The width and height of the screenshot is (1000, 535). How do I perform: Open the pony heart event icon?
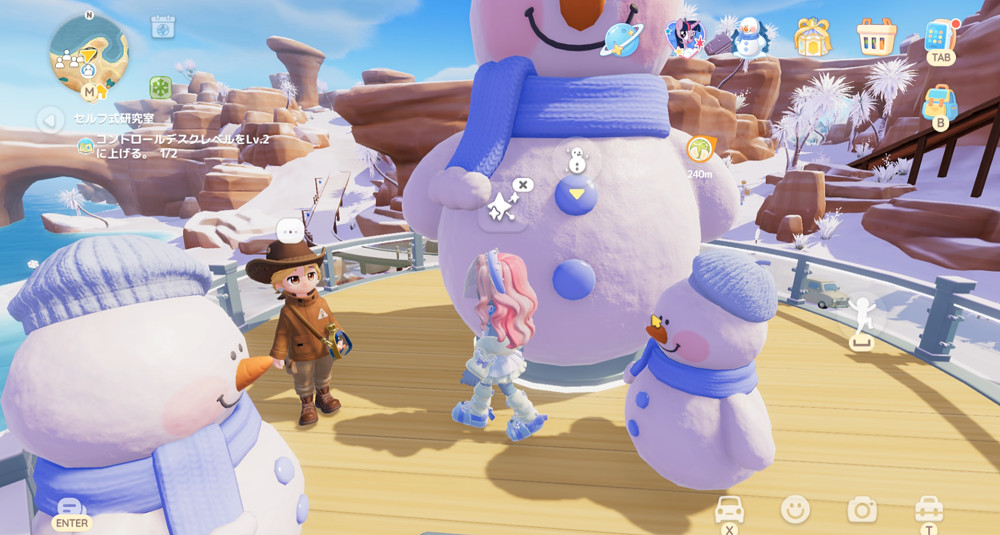pyautogui.click(x=686, y=38)
